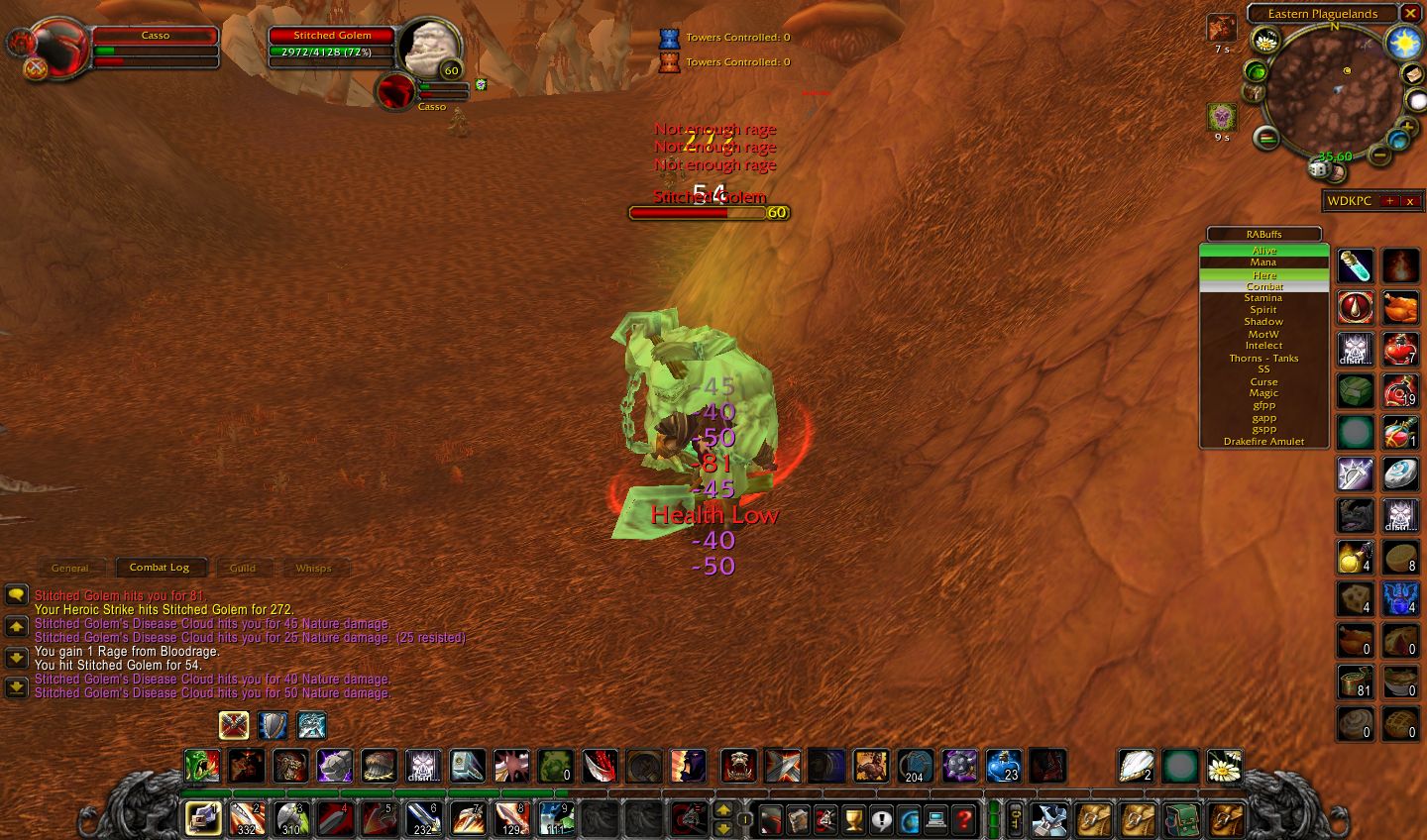This screenshot has height=840, width=1427.
Task: Open the Whisps chat tab
Action: [314, 568]
